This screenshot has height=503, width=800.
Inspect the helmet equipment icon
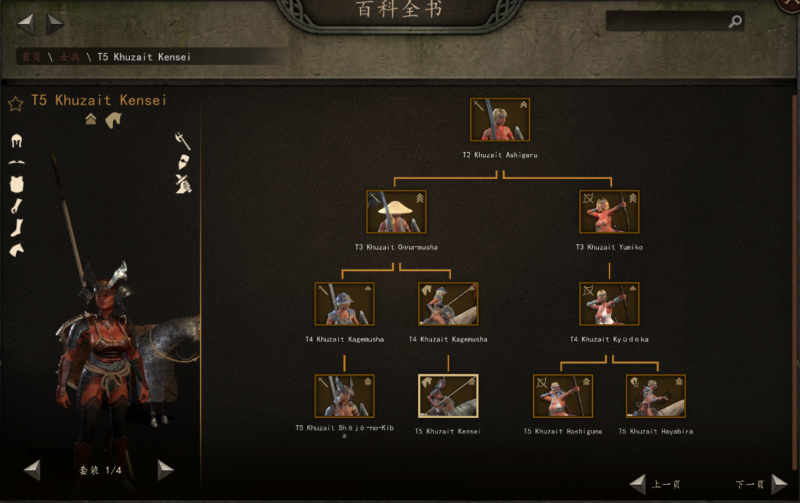pyautogui.click(x=16, y=142)
